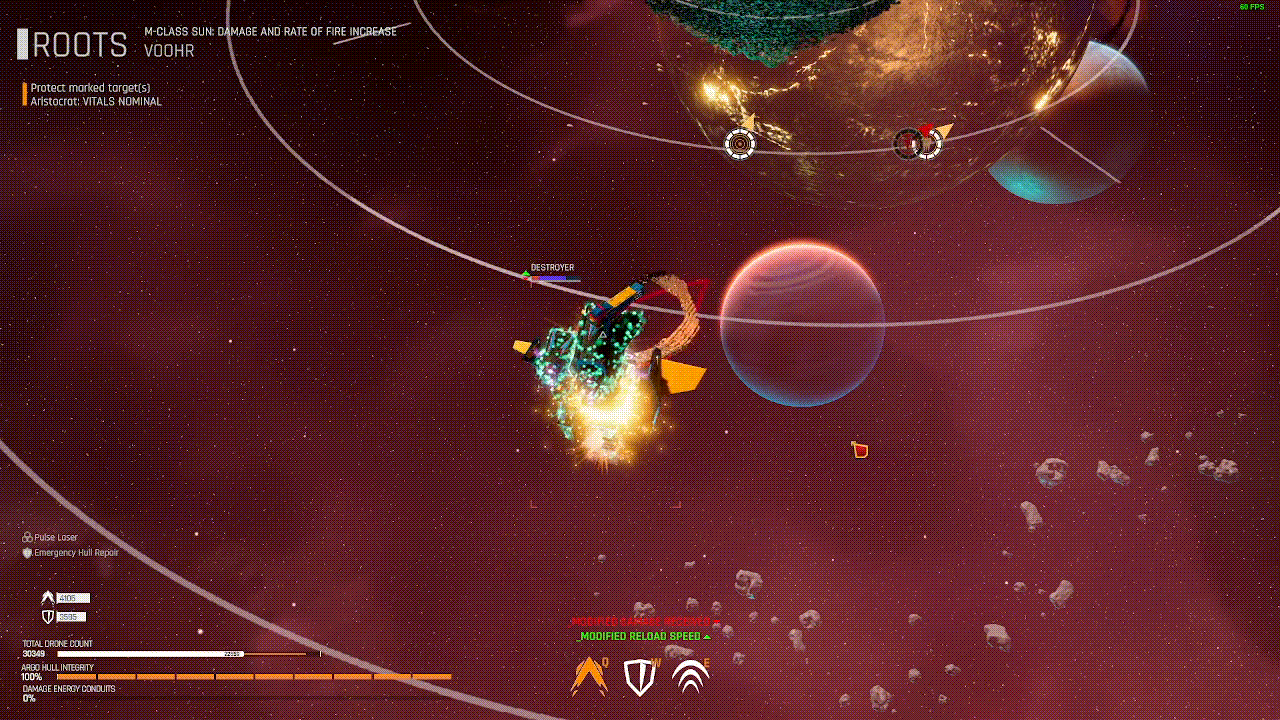1280x720 pixels.
Task: Click the shield drone count icon
Action: coord(47,617)
